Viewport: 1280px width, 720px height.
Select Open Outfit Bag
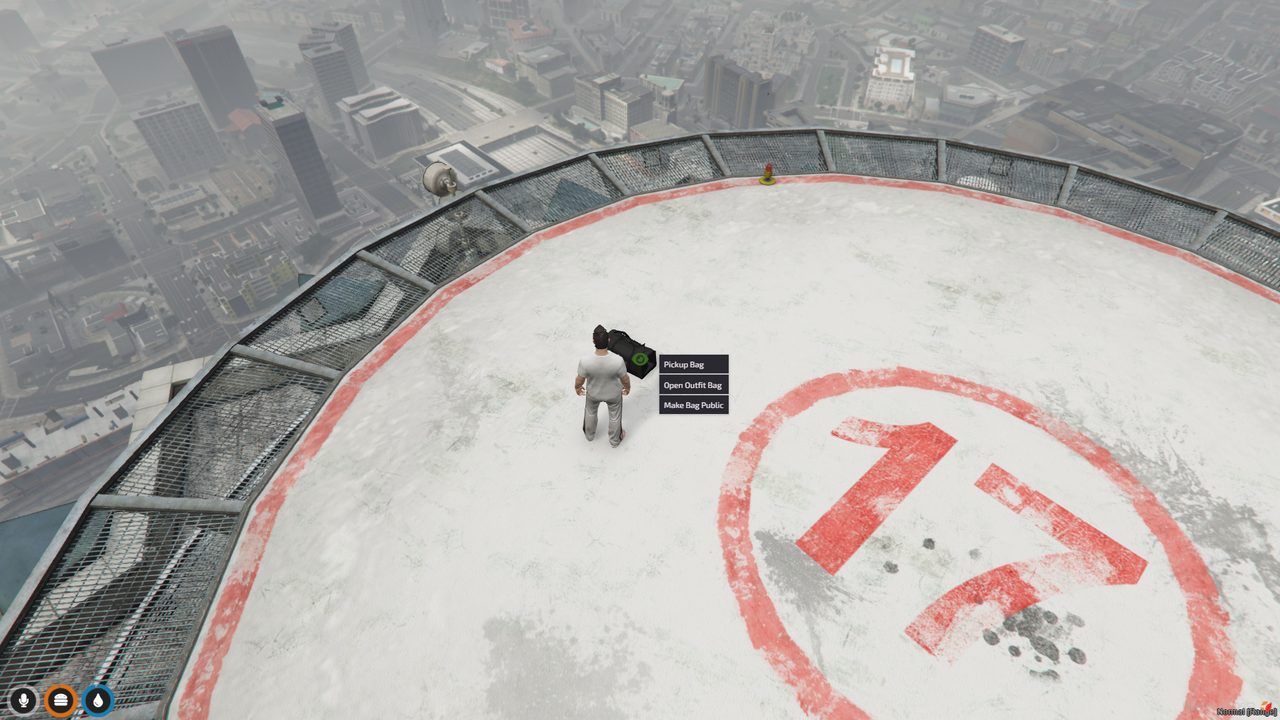[x=693, y=385]
